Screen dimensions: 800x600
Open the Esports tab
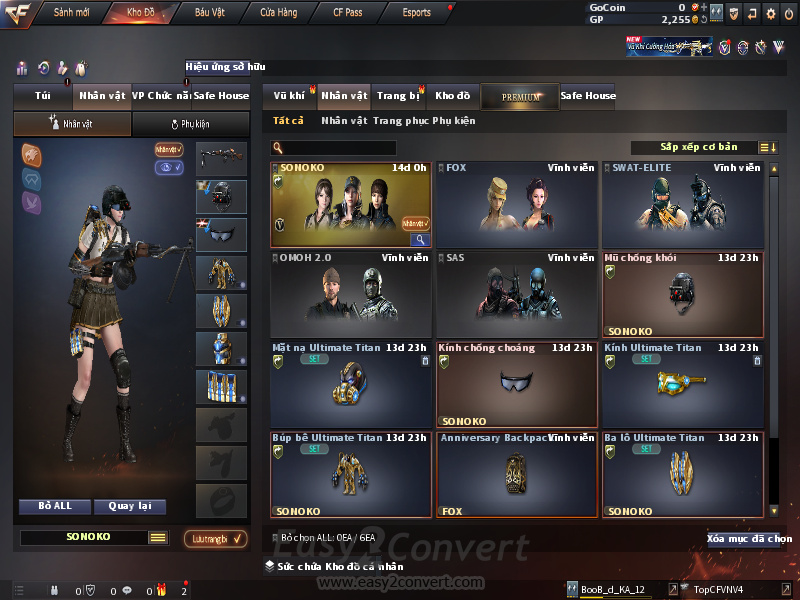417,13
